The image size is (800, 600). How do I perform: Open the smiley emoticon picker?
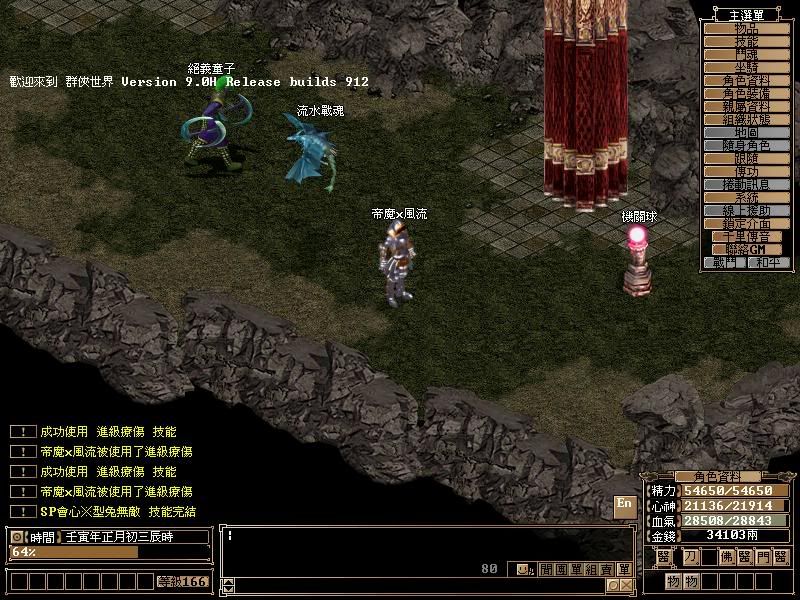point(524,570)
